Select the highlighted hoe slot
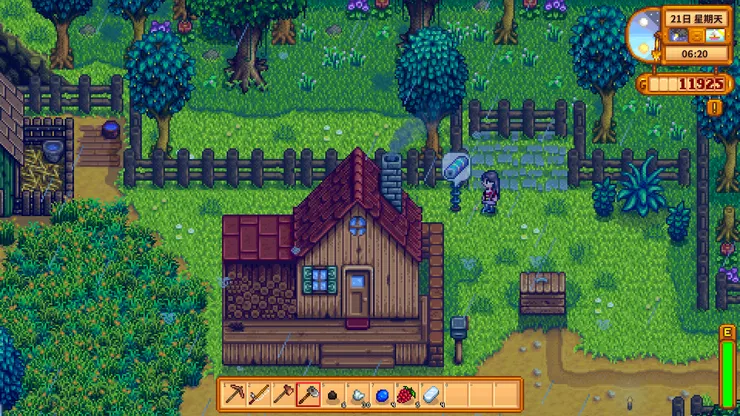This screenshot has width=740, height=416. (308, 393)
